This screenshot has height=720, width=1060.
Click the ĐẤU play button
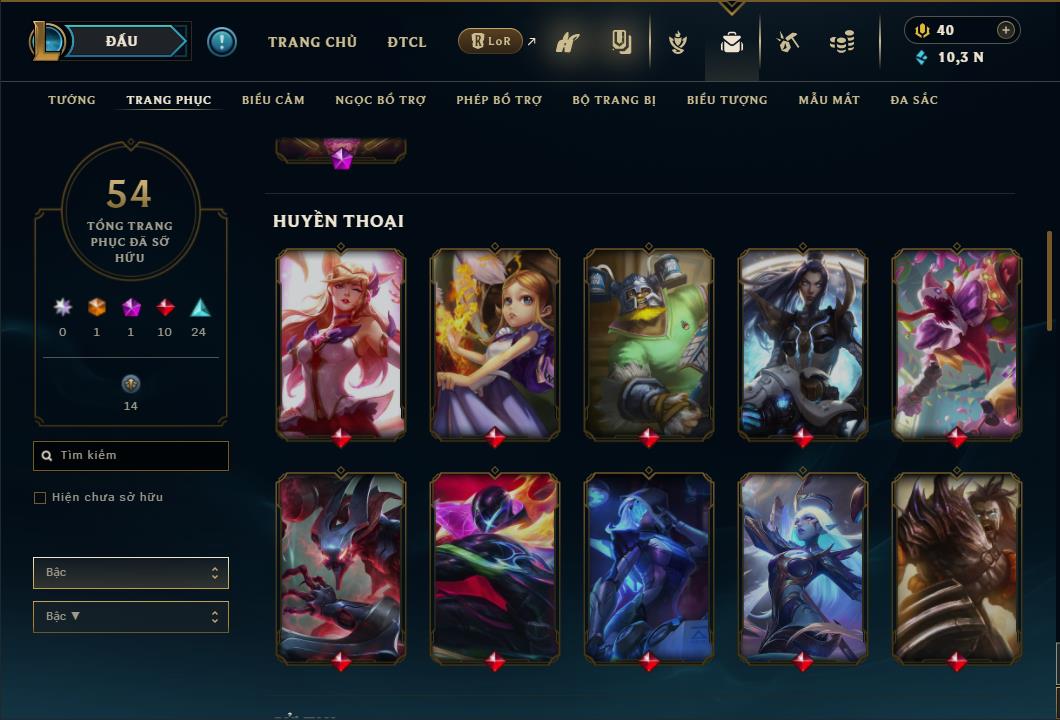click(x=121, y=41)
